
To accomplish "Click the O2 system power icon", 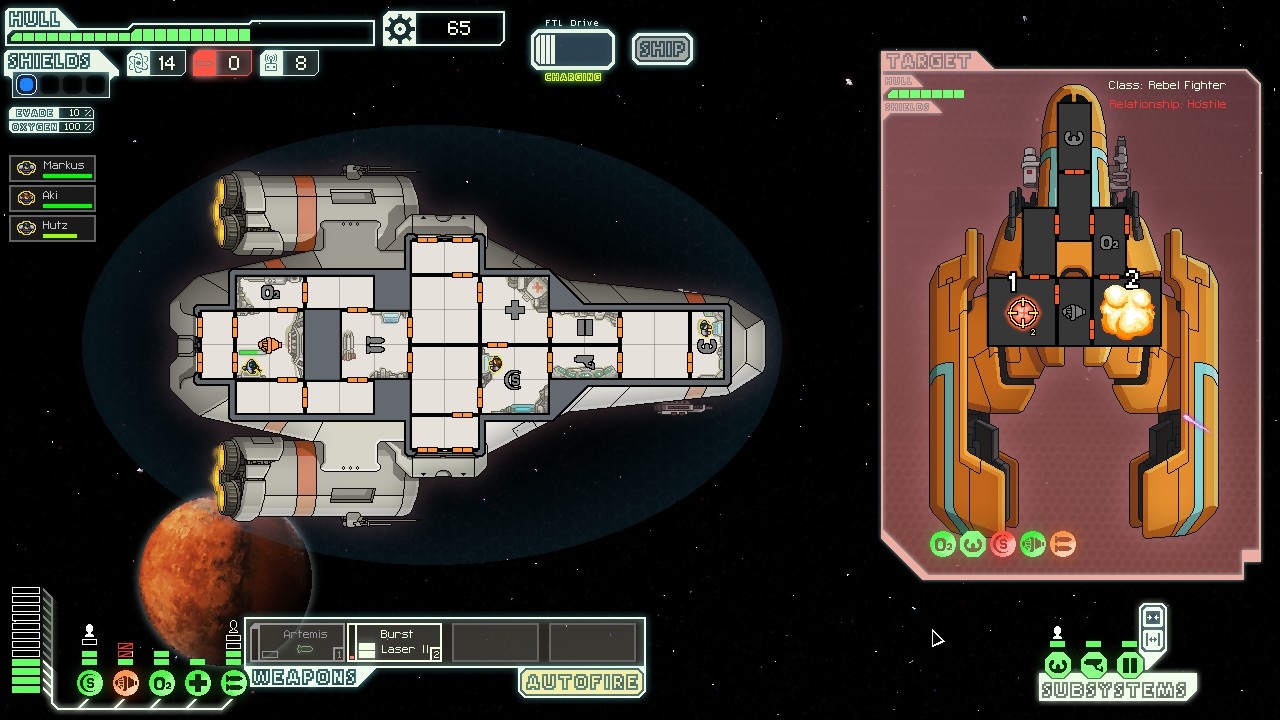I will coord(162,683).
